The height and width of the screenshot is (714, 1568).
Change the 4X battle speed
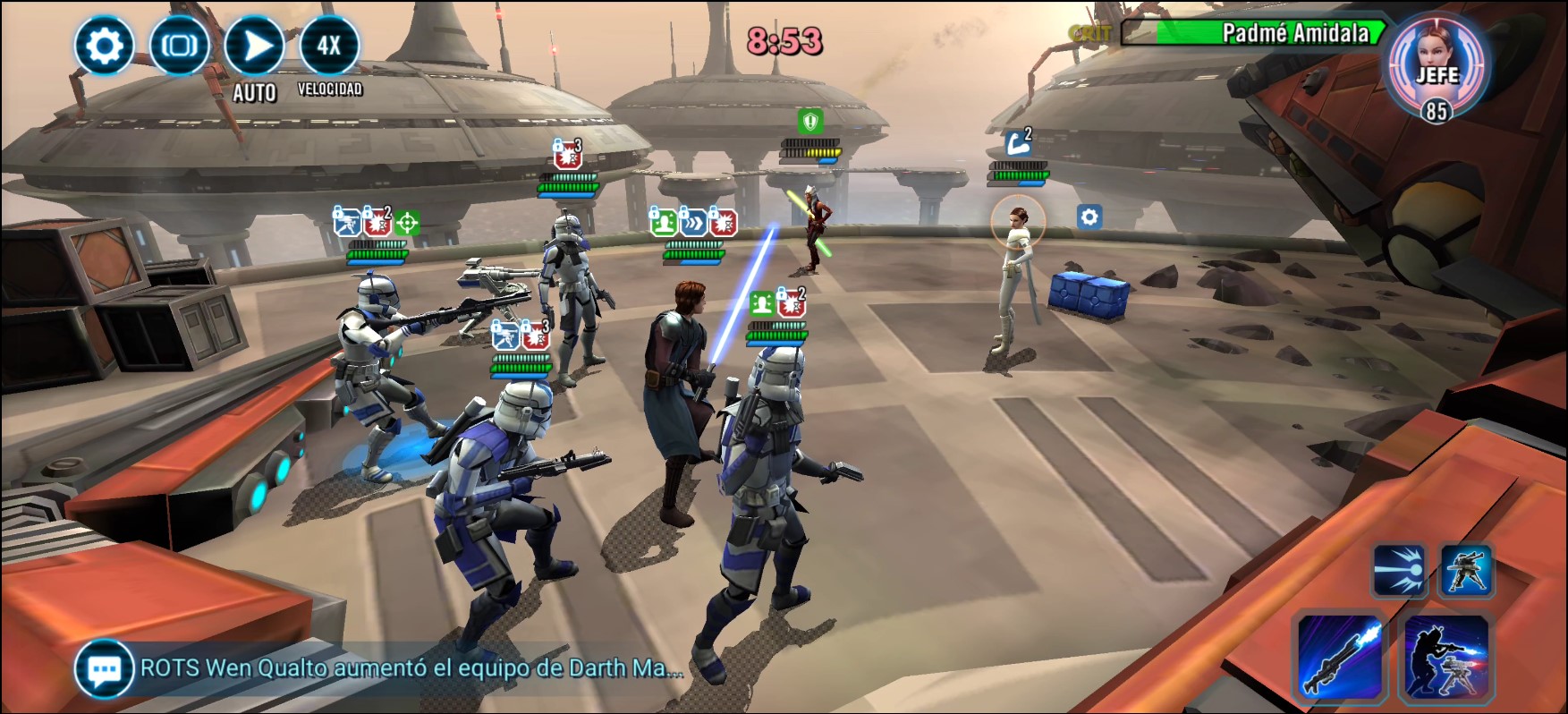coord(329,46)
